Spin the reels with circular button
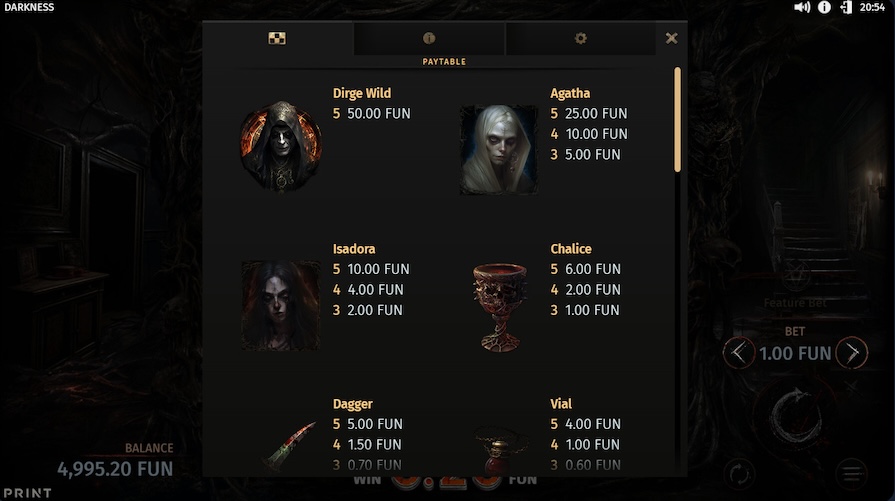The image size is (895, 501). coord(797,415)
